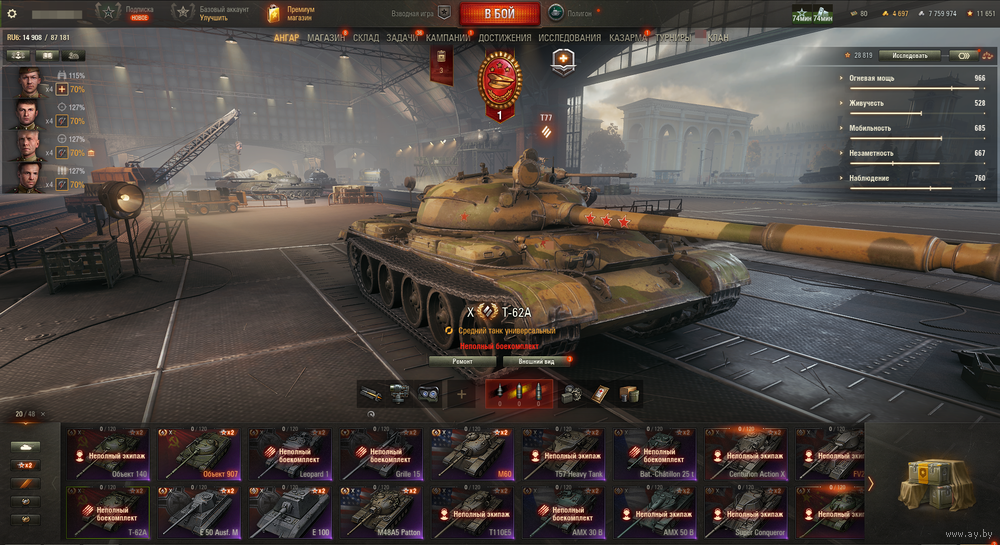Start battle with the В БОЙ button
The image size is (1000, 545).
click(x=499, y=13)
